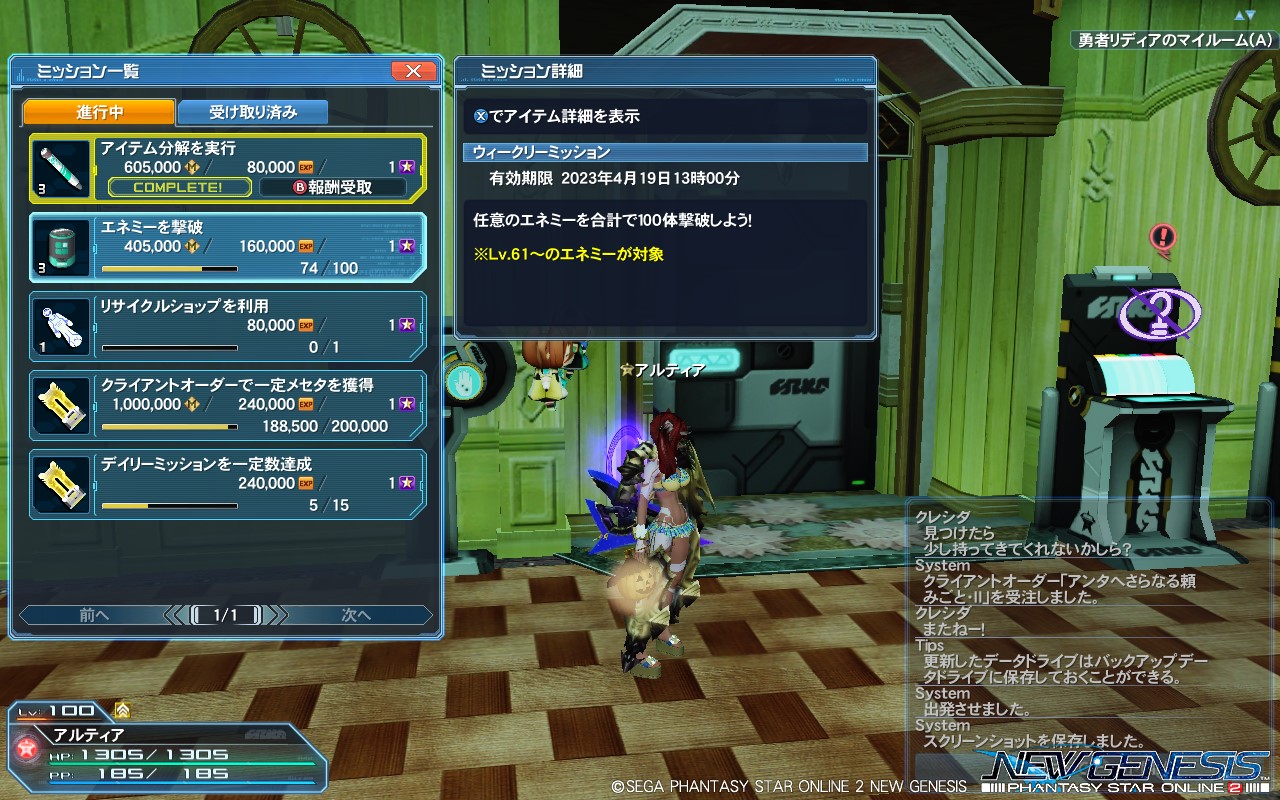The height and width of the screenshot is (800, 1280).
Task: Switch to the 受け取り済み tab
Action: [x=254, y=112]
